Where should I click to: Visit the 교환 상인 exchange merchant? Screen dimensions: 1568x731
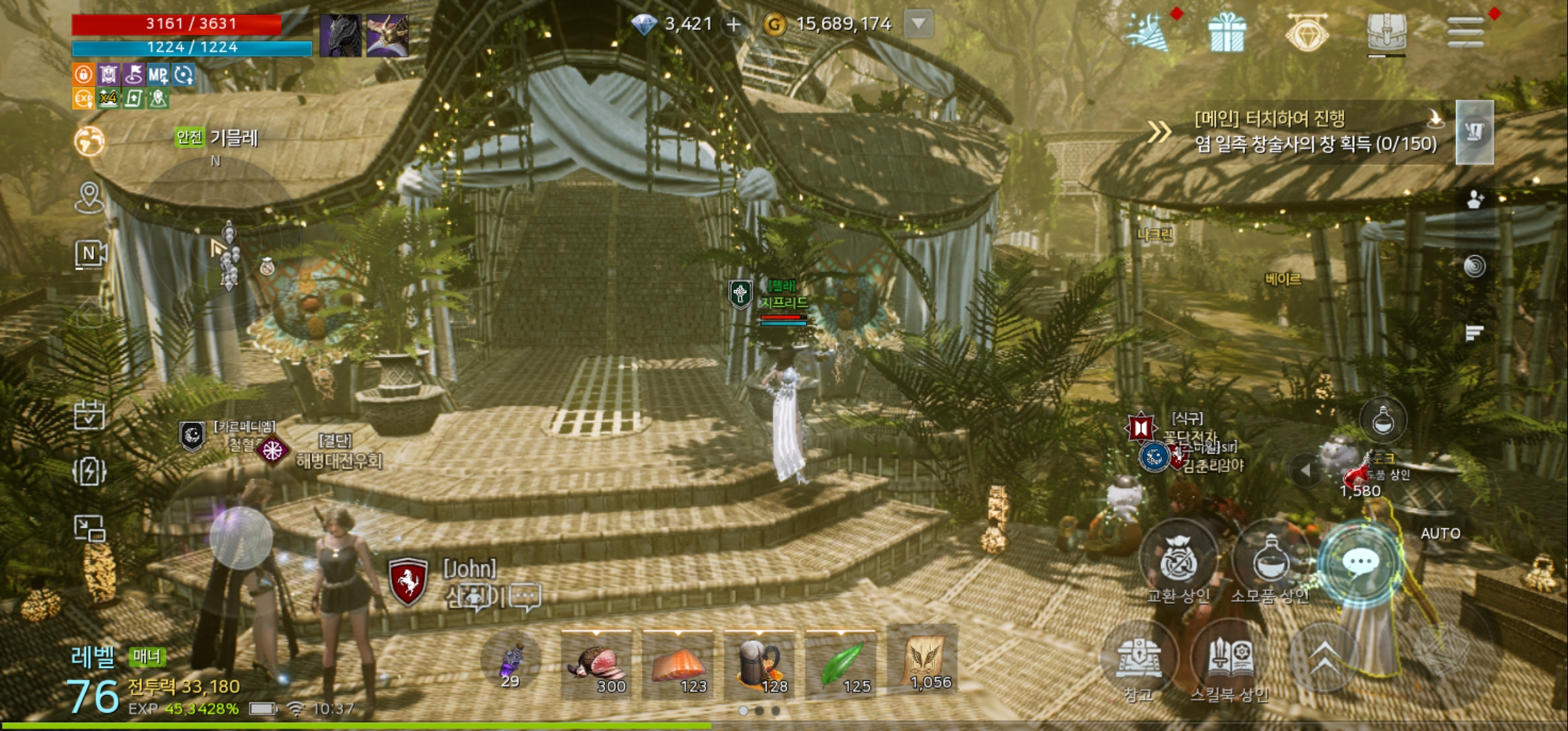(1178, 561)
